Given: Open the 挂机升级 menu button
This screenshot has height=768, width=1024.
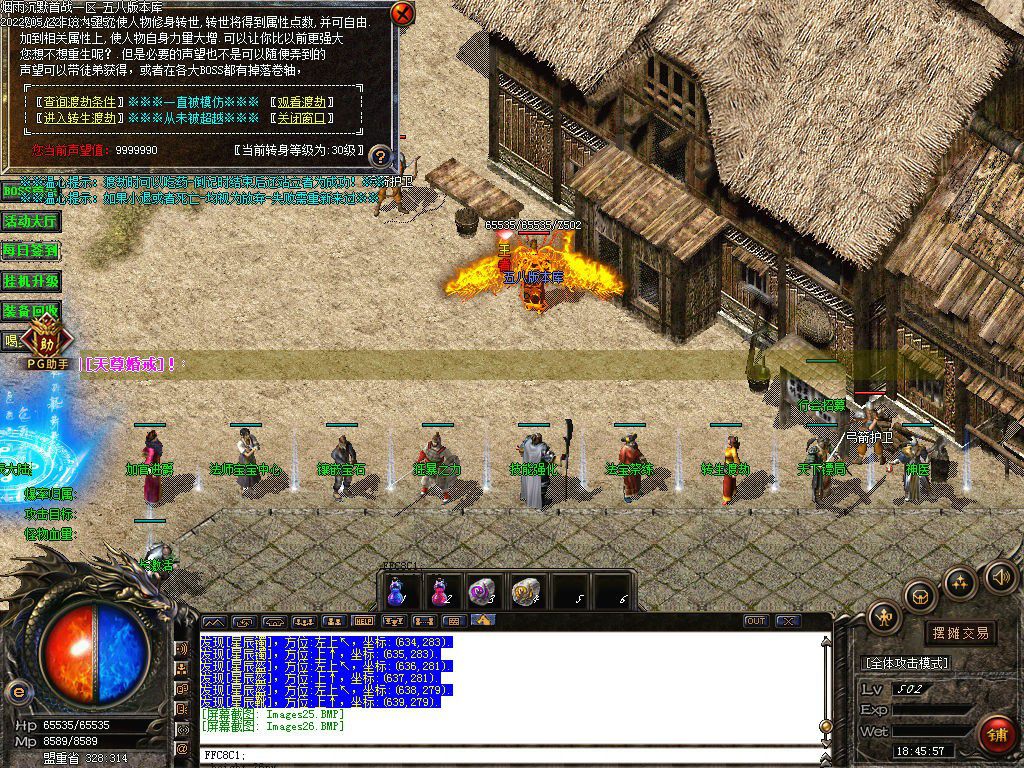Looking at the screenshot, I should [x=30, y=281].
